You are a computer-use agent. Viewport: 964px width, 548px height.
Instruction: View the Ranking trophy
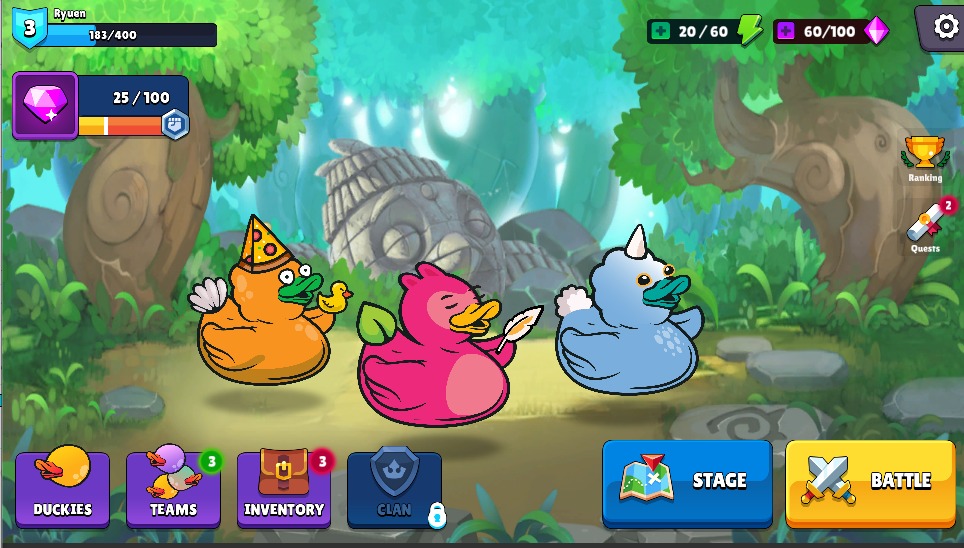(x=925, y=155)
